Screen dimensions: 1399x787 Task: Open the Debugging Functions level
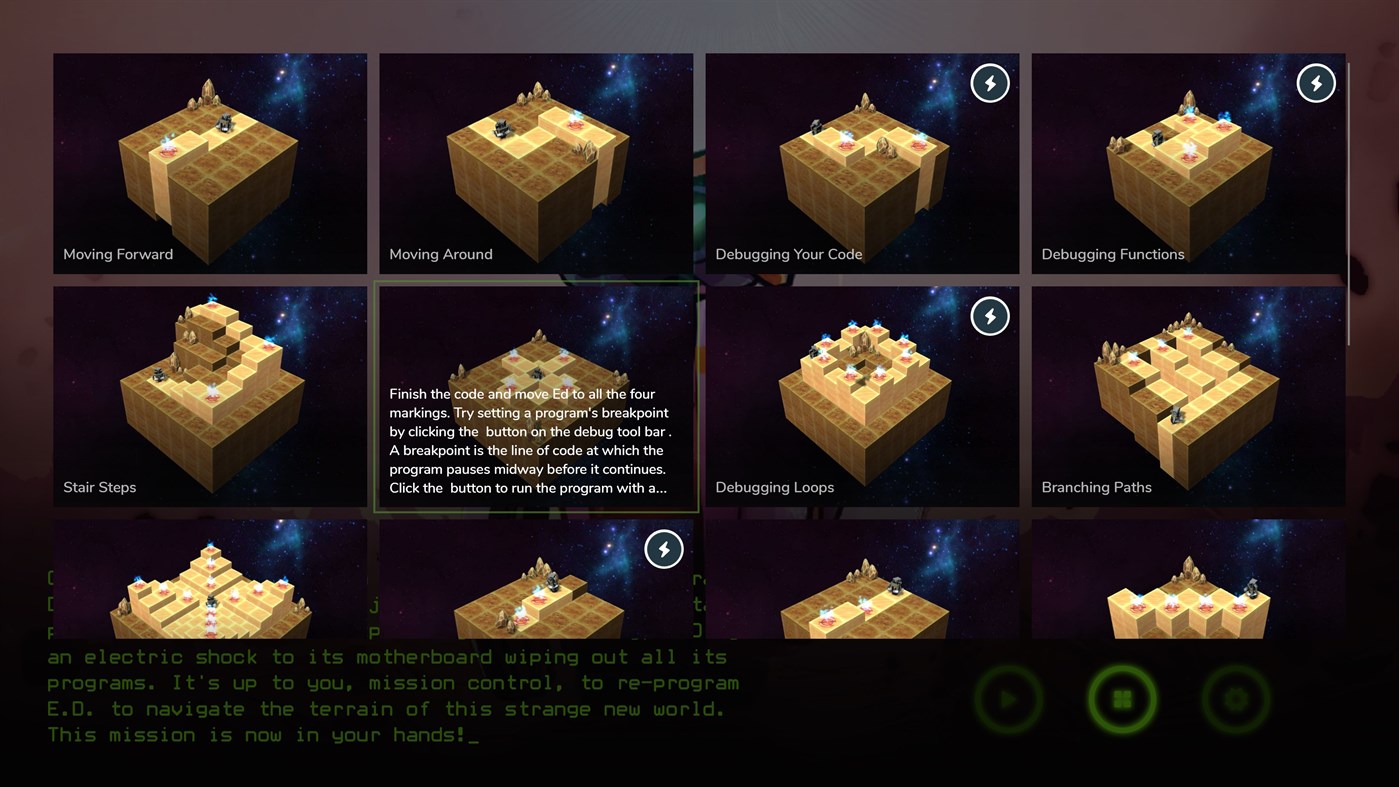click(x=1188, y=163)
